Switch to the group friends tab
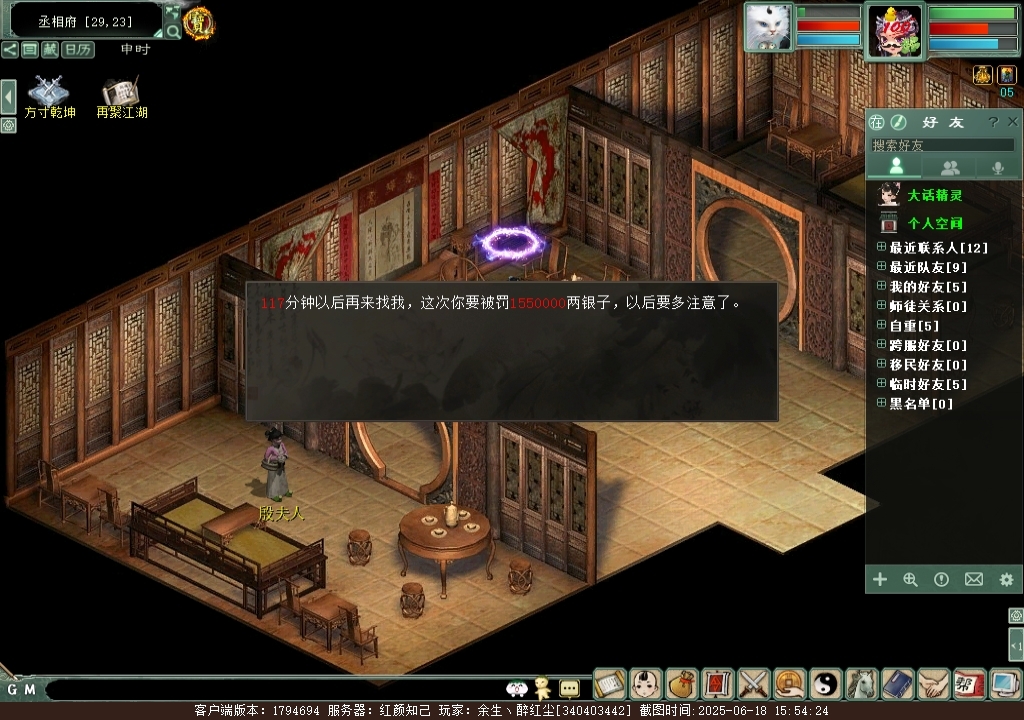1024x720 pixels. pos(950,168)
